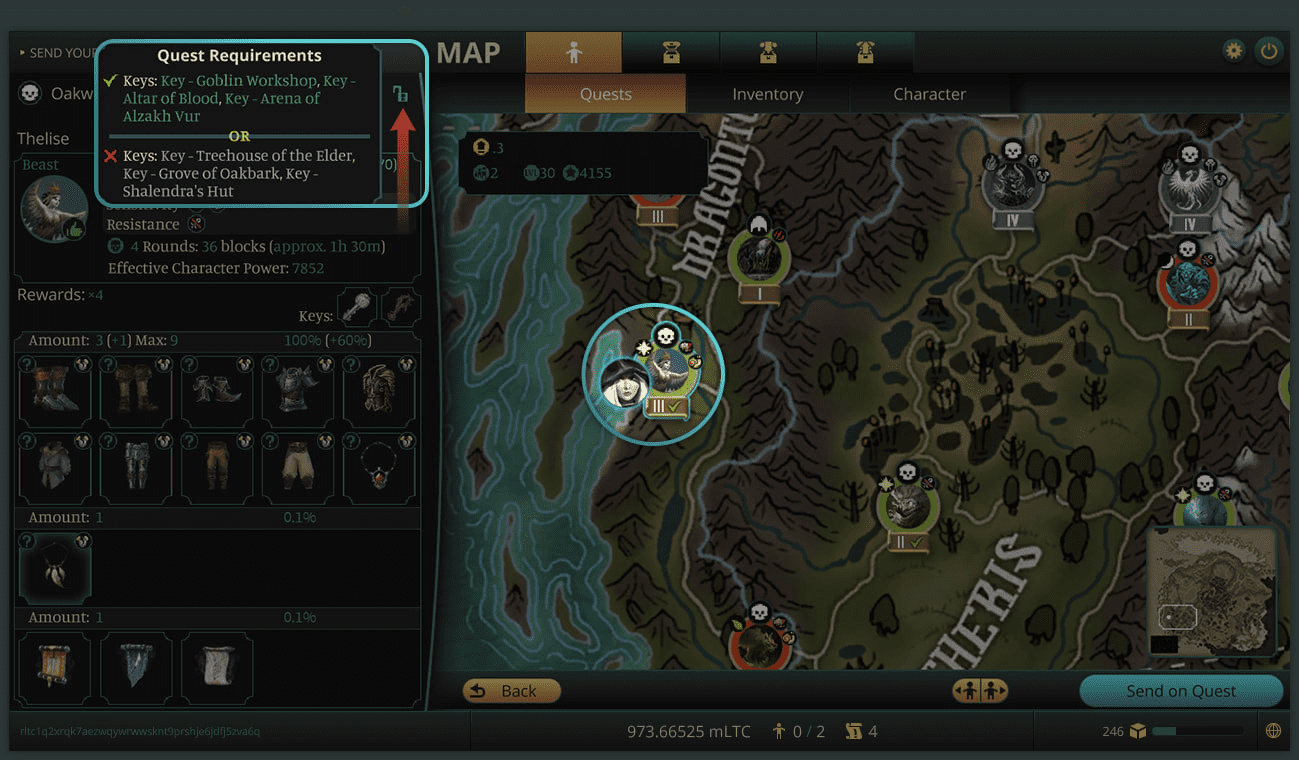Switch to the Inventory tab
Viewport: 1299px width, 760px height.
(x=767, y=94)
